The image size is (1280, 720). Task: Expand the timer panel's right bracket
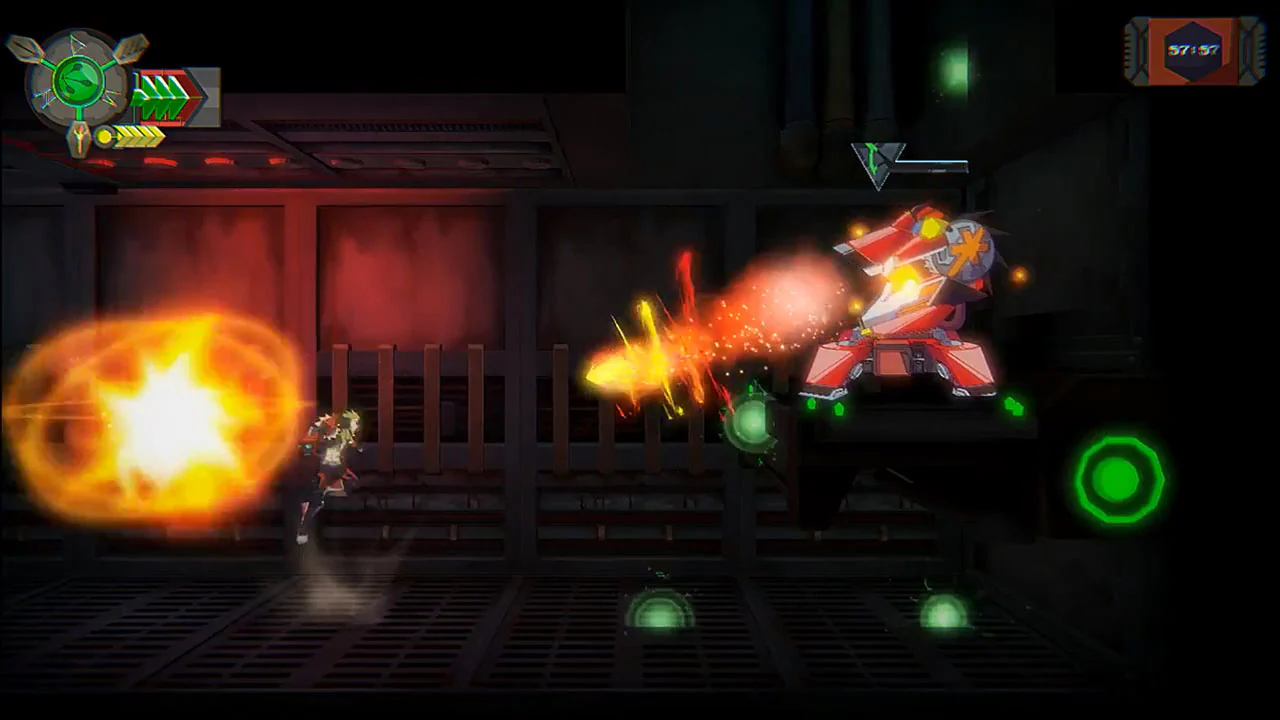(x=1252, y=48)
